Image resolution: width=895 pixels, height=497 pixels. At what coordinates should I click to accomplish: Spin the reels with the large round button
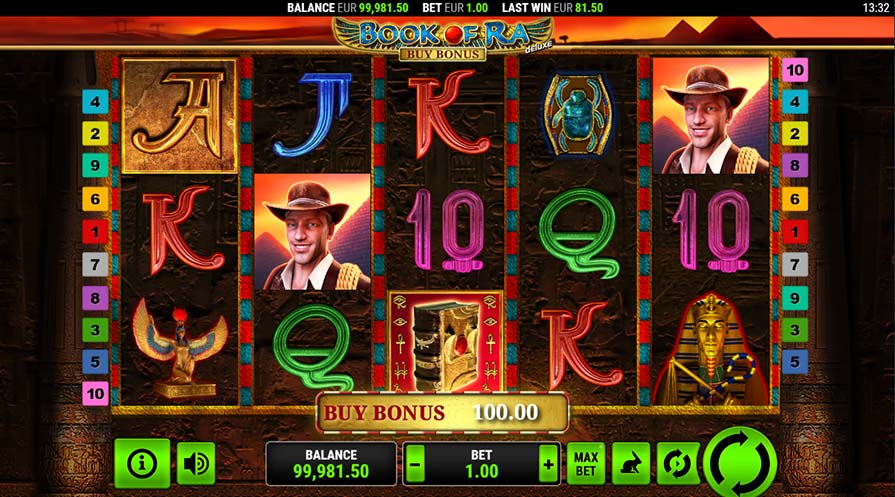(x=739, y=463)
